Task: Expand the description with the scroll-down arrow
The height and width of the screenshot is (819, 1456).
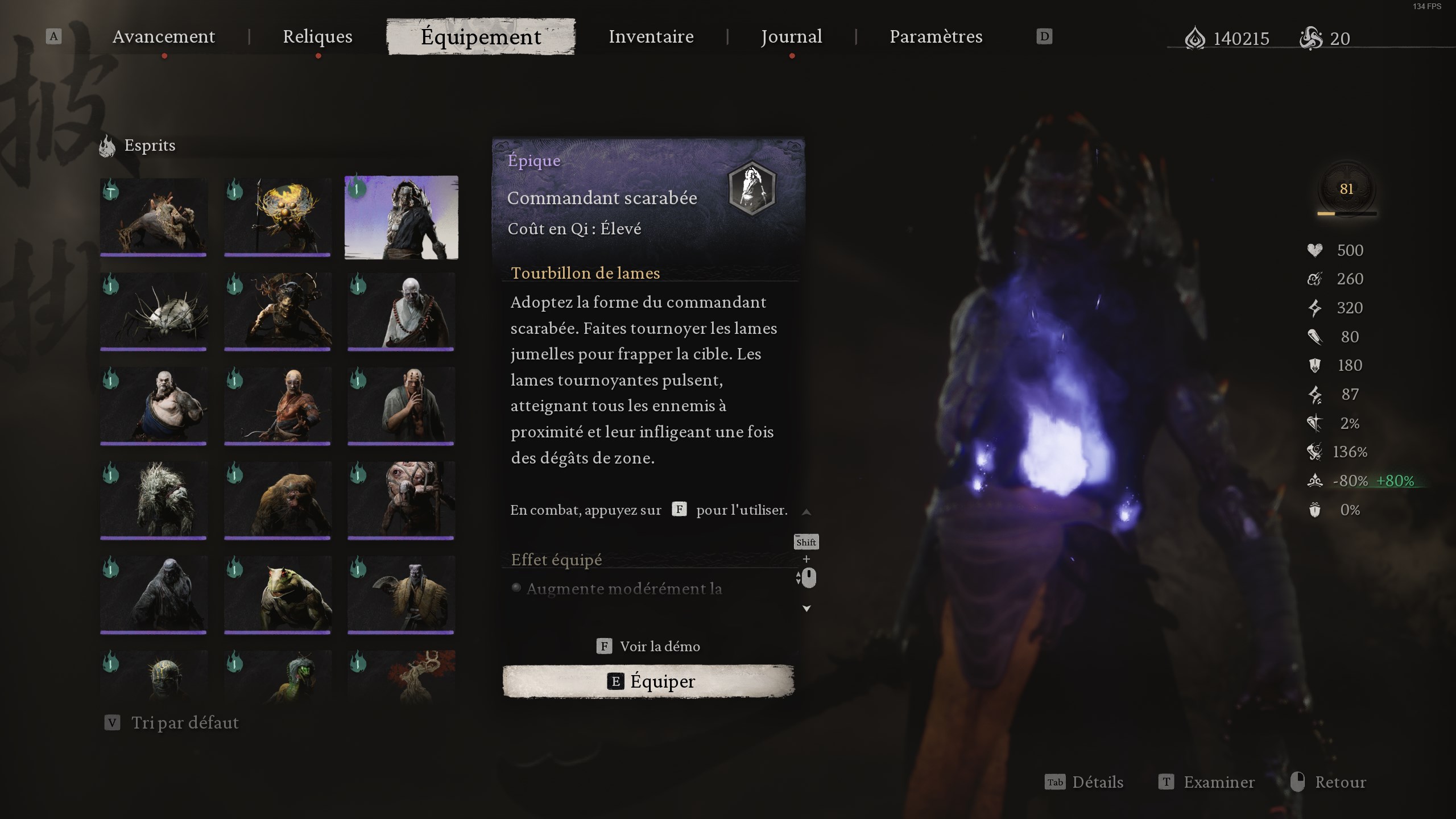Action: (807, 609)
